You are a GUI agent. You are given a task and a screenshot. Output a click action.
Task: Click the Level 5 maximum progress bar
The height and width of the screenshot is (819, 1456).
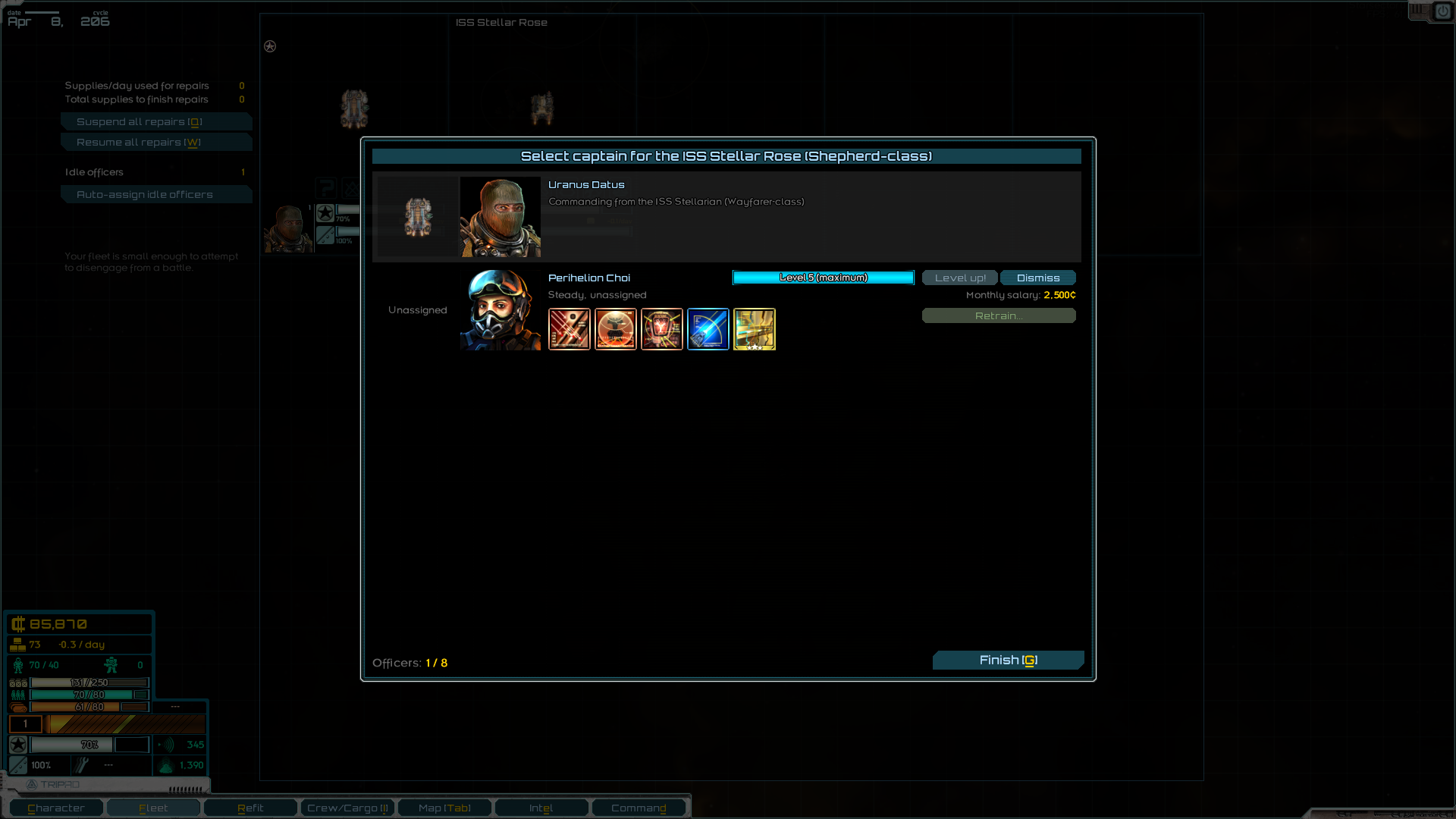pos(823,278)
